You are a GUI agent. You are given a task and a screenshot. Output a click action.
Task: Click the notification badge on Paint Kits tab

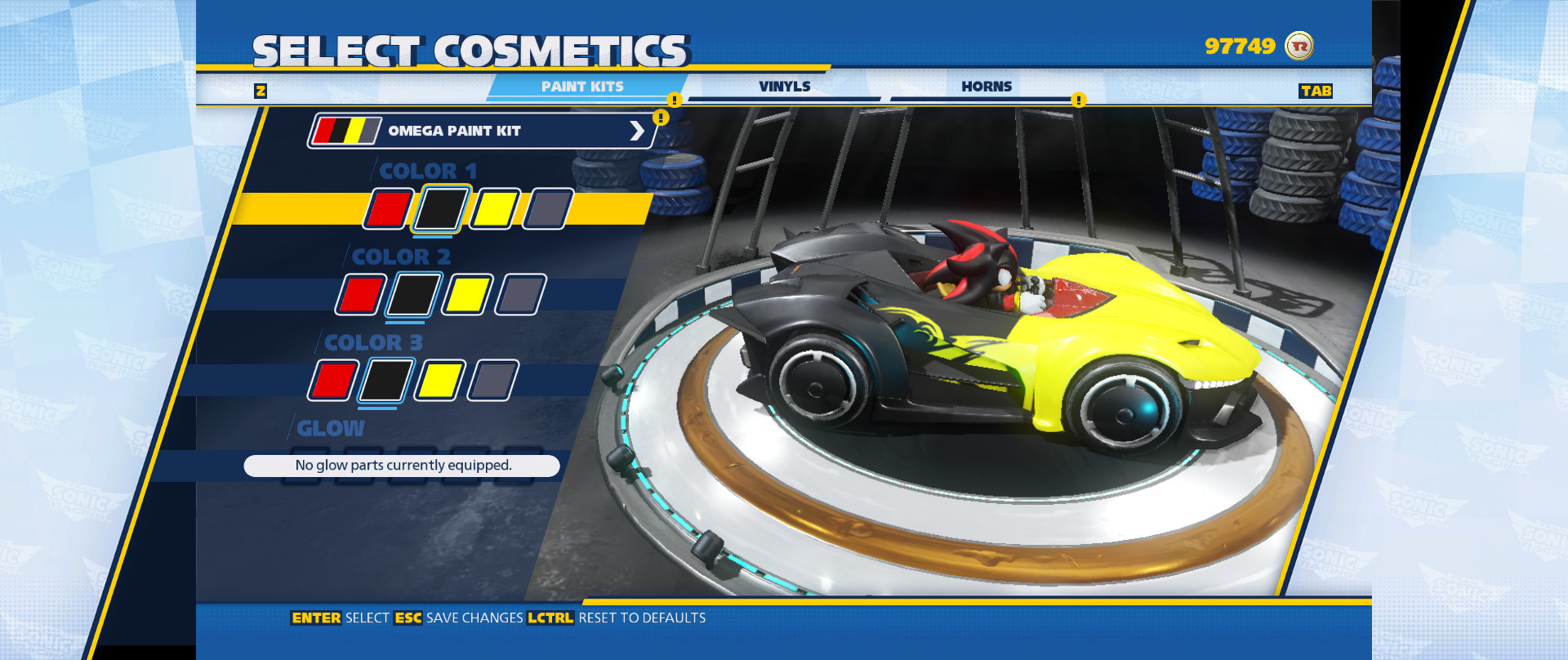click(673, 100)
